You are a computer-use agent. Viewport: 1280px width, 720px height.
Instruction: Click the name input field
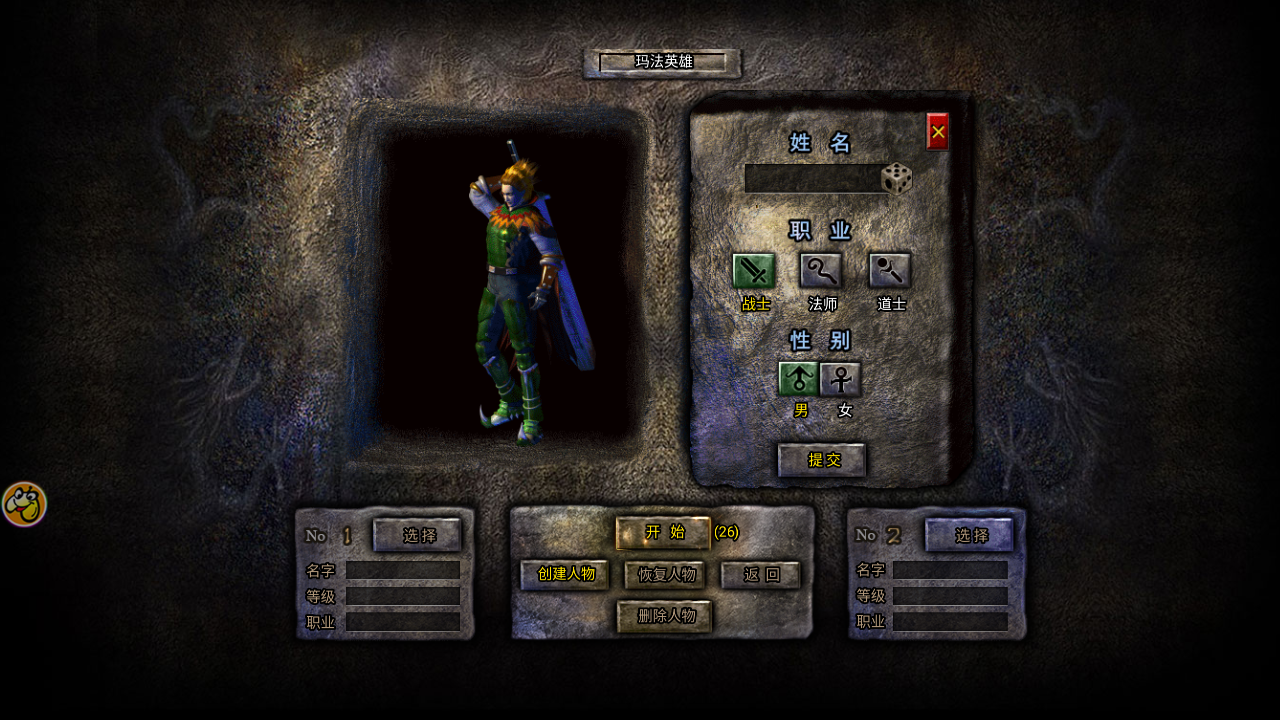coord(813,179)
